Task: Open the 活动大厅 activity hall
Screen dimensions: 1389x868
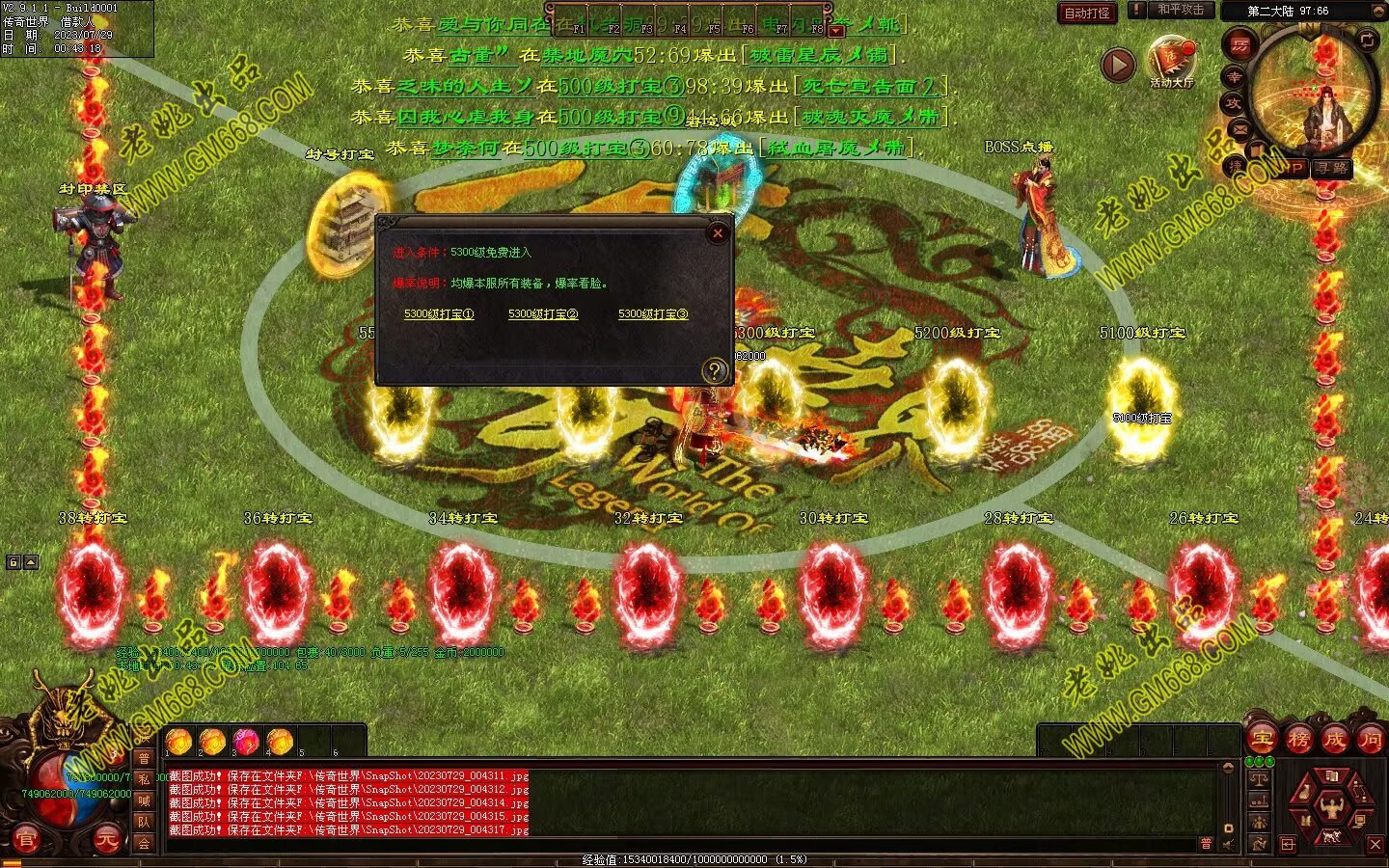Action: pos(1171,61)
